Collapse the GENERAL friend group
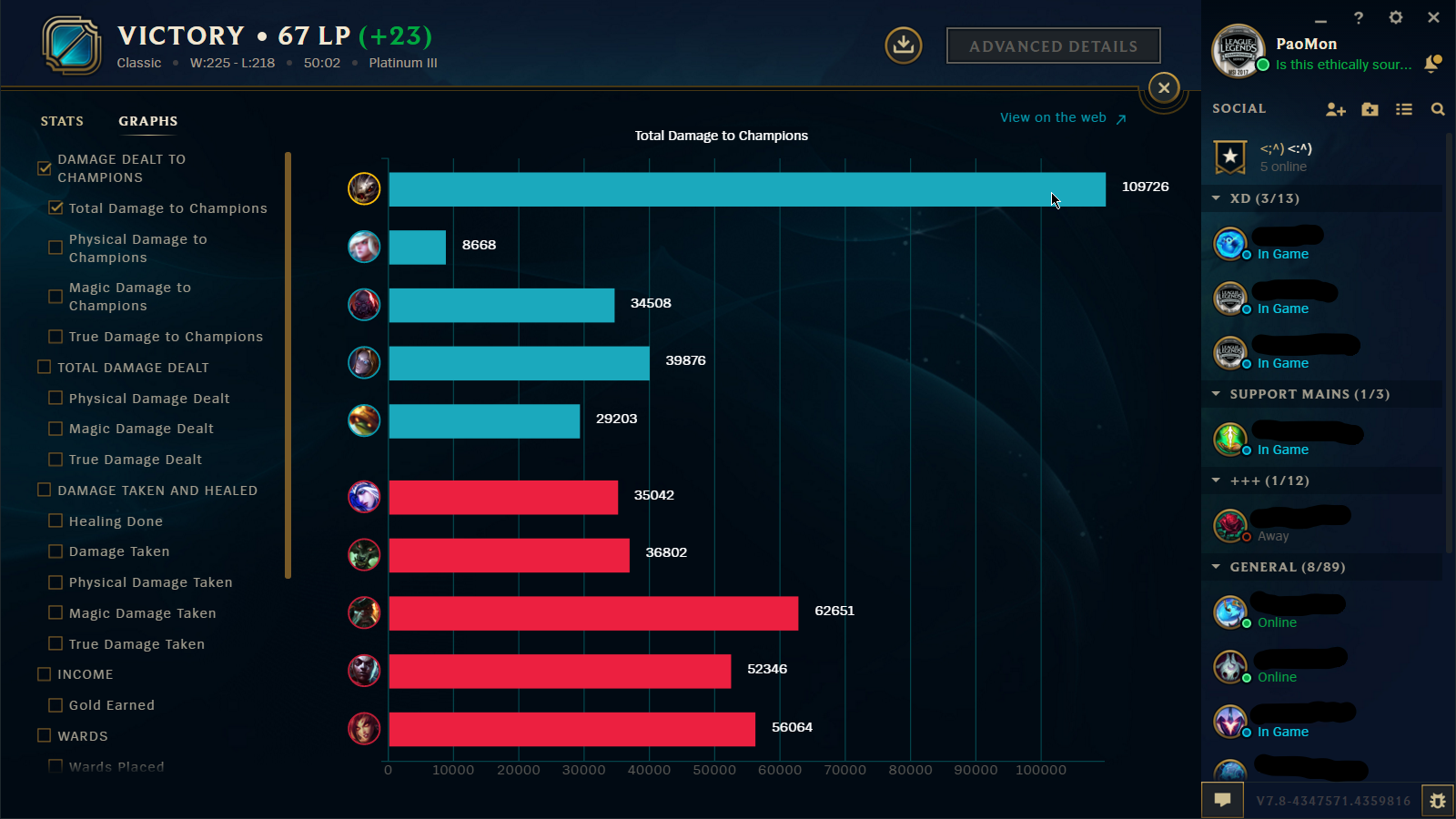 (1218, 566)
